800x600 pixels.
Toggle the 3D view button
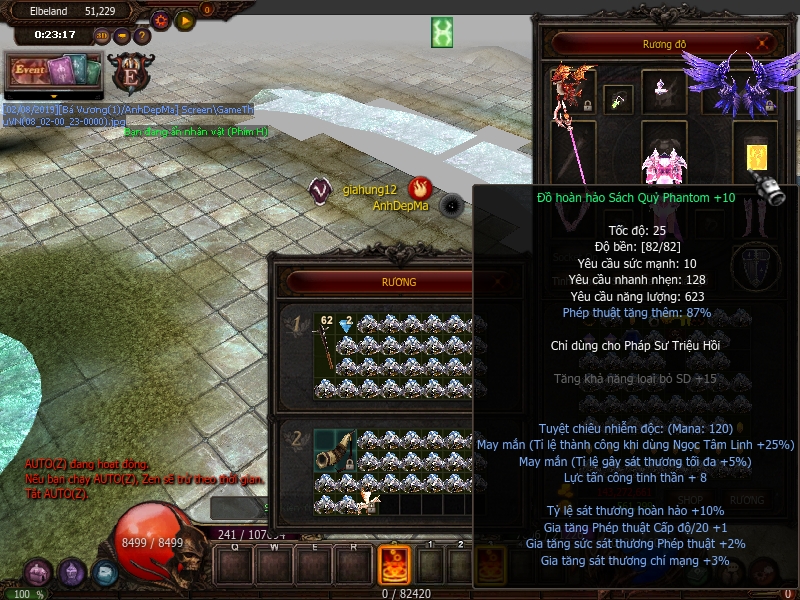102,36
